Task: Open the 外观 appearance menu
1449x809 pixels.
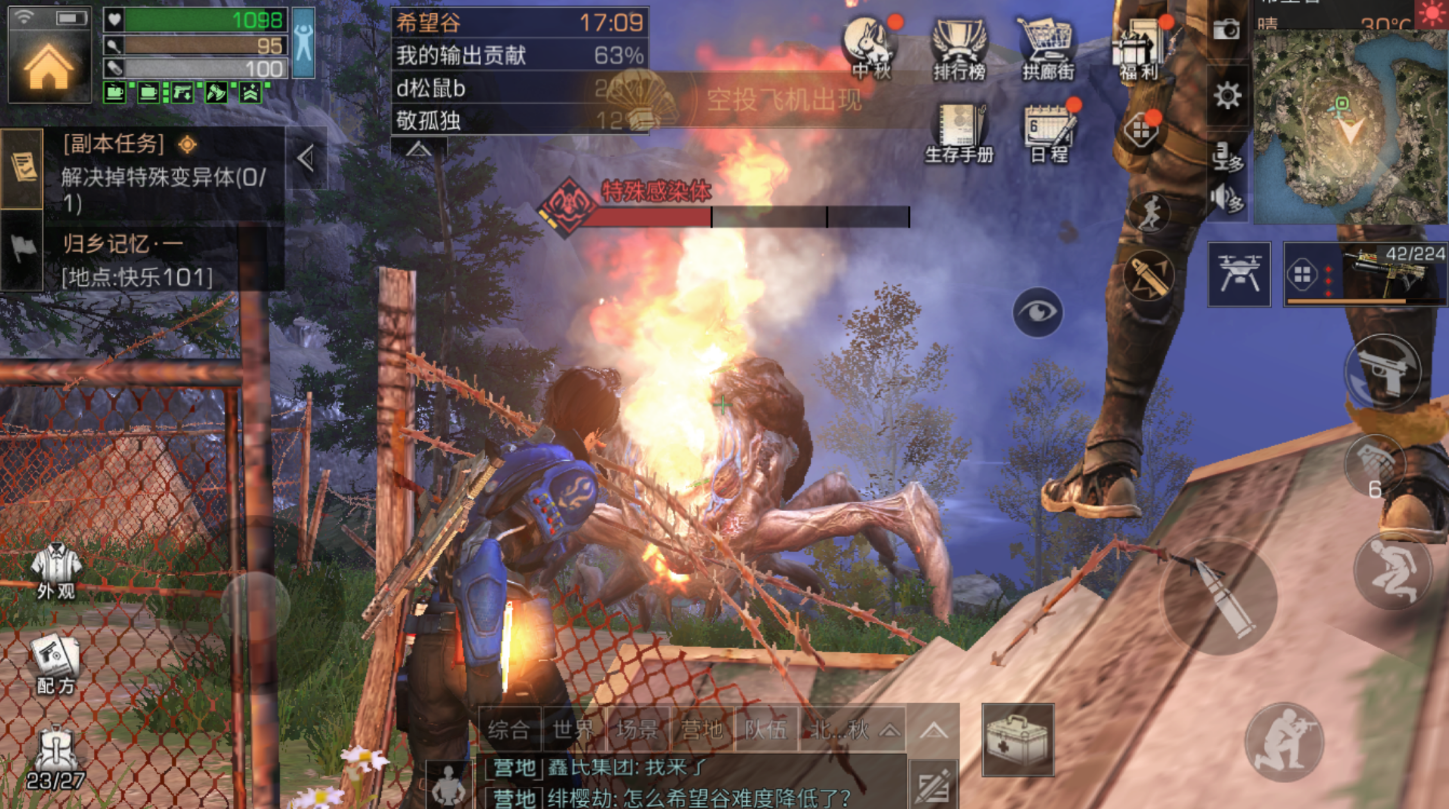Action: pyautogui.click(x=56, y=570)
